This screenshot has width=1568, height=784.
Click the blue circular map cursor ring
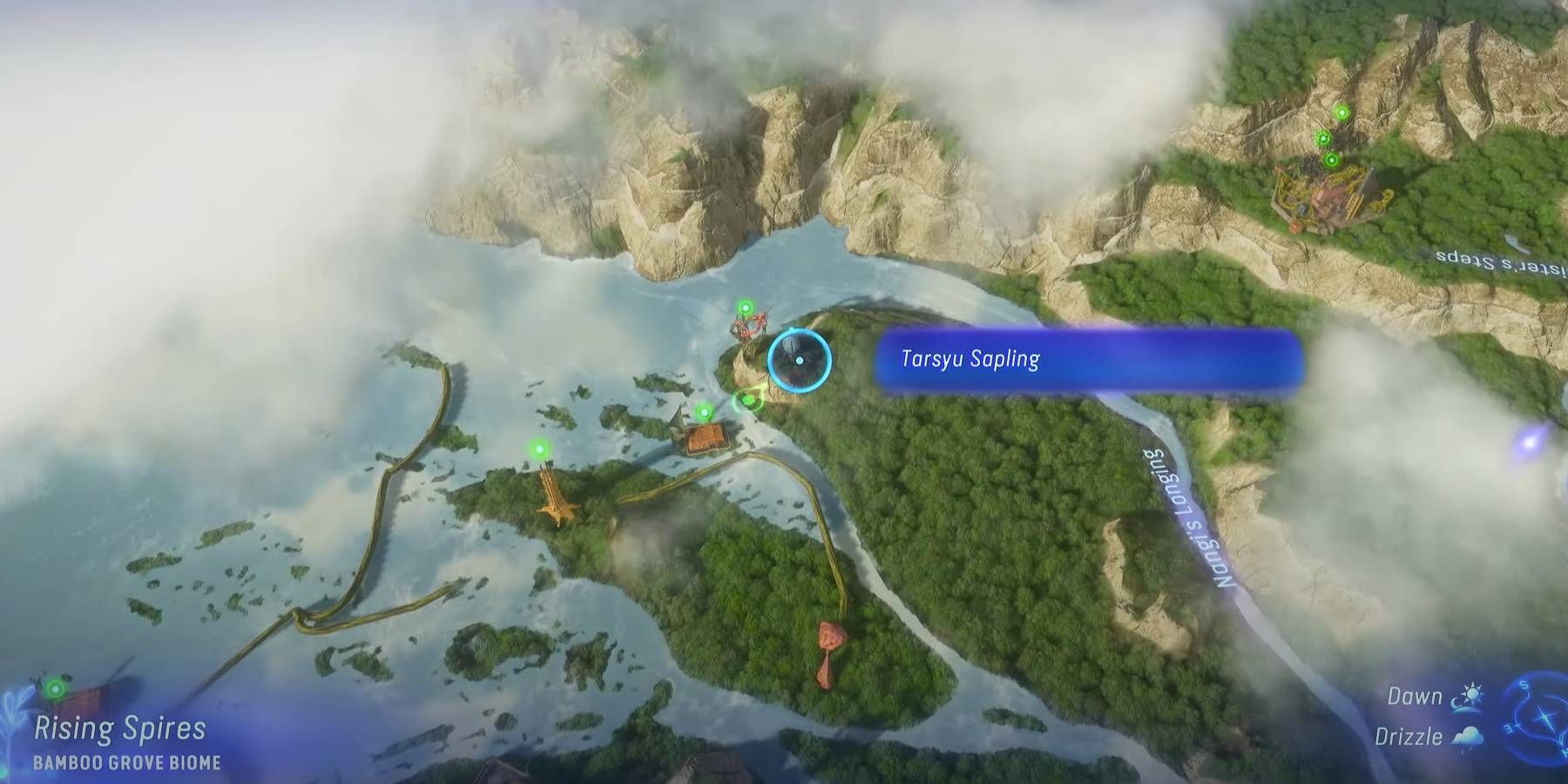coord(797,360)
